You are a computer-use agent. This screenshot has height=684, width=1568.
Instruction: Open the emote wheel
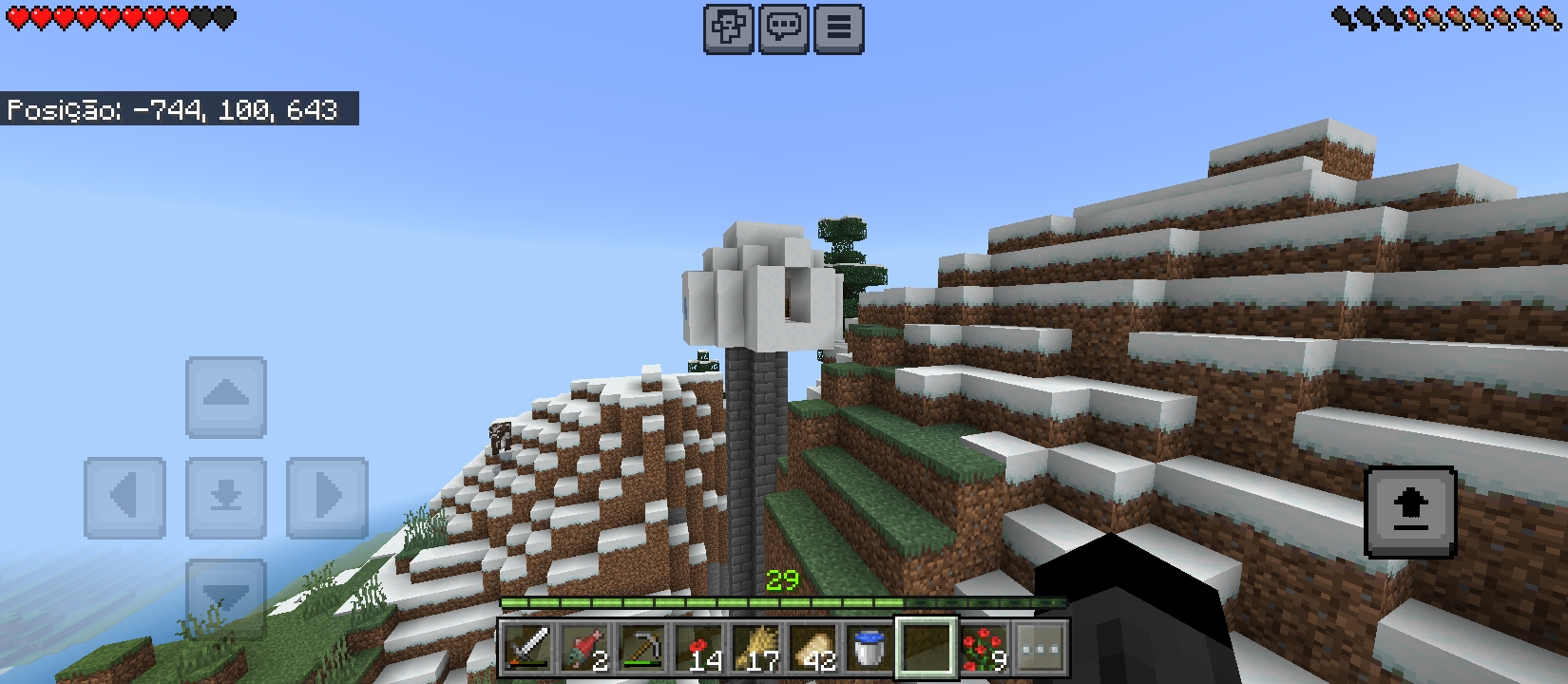pyautogui.click(x=728, y=28)
